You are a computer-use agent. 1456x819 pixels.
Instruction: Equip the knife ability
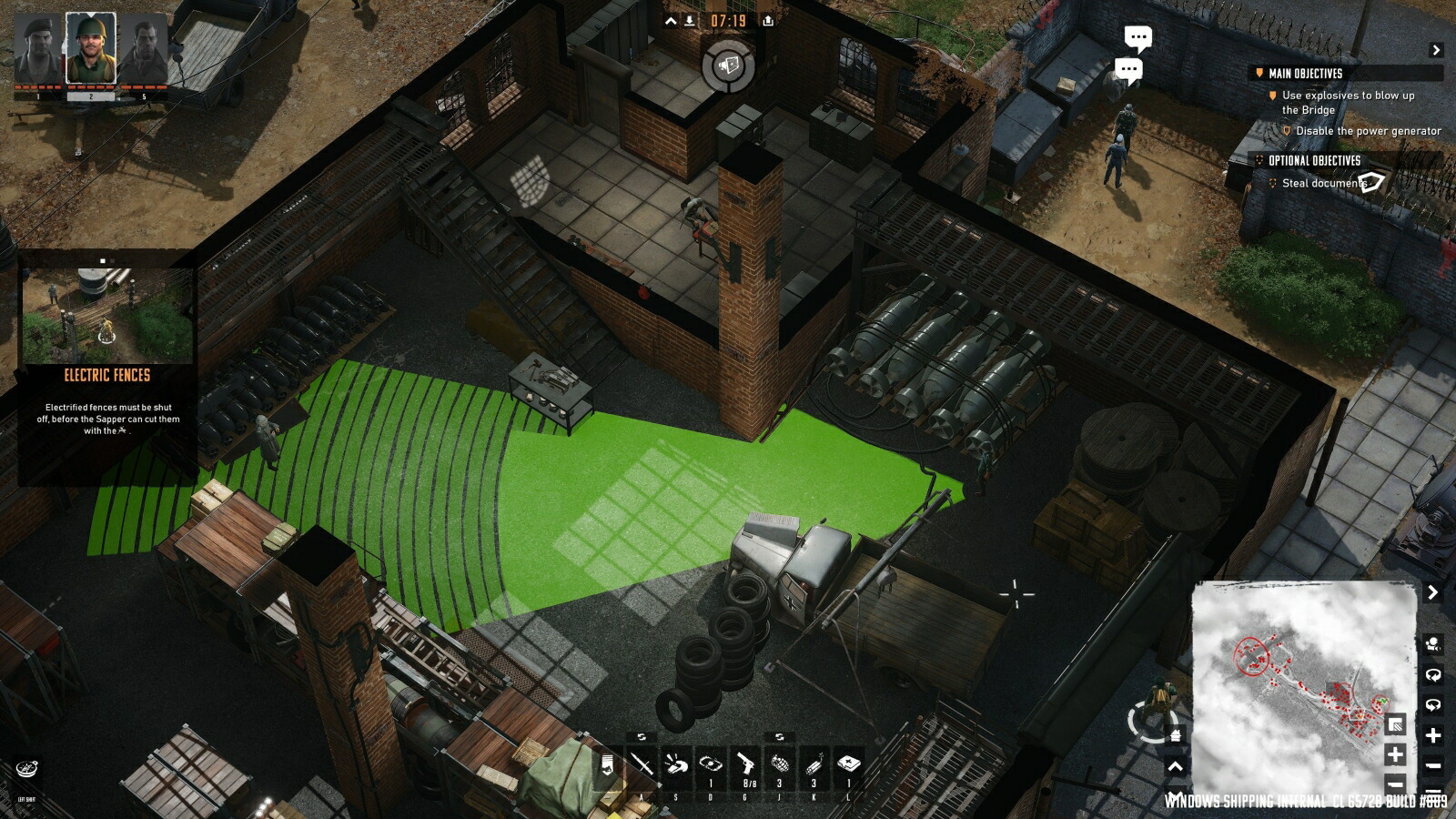[x=642, y=764]
